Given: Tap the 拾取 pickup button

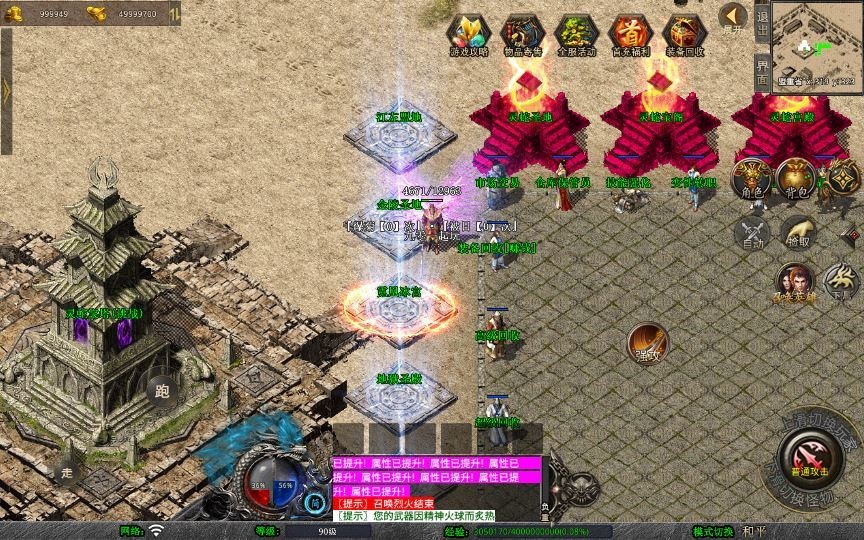Looking at the screenshot, I should coord(798,234).
